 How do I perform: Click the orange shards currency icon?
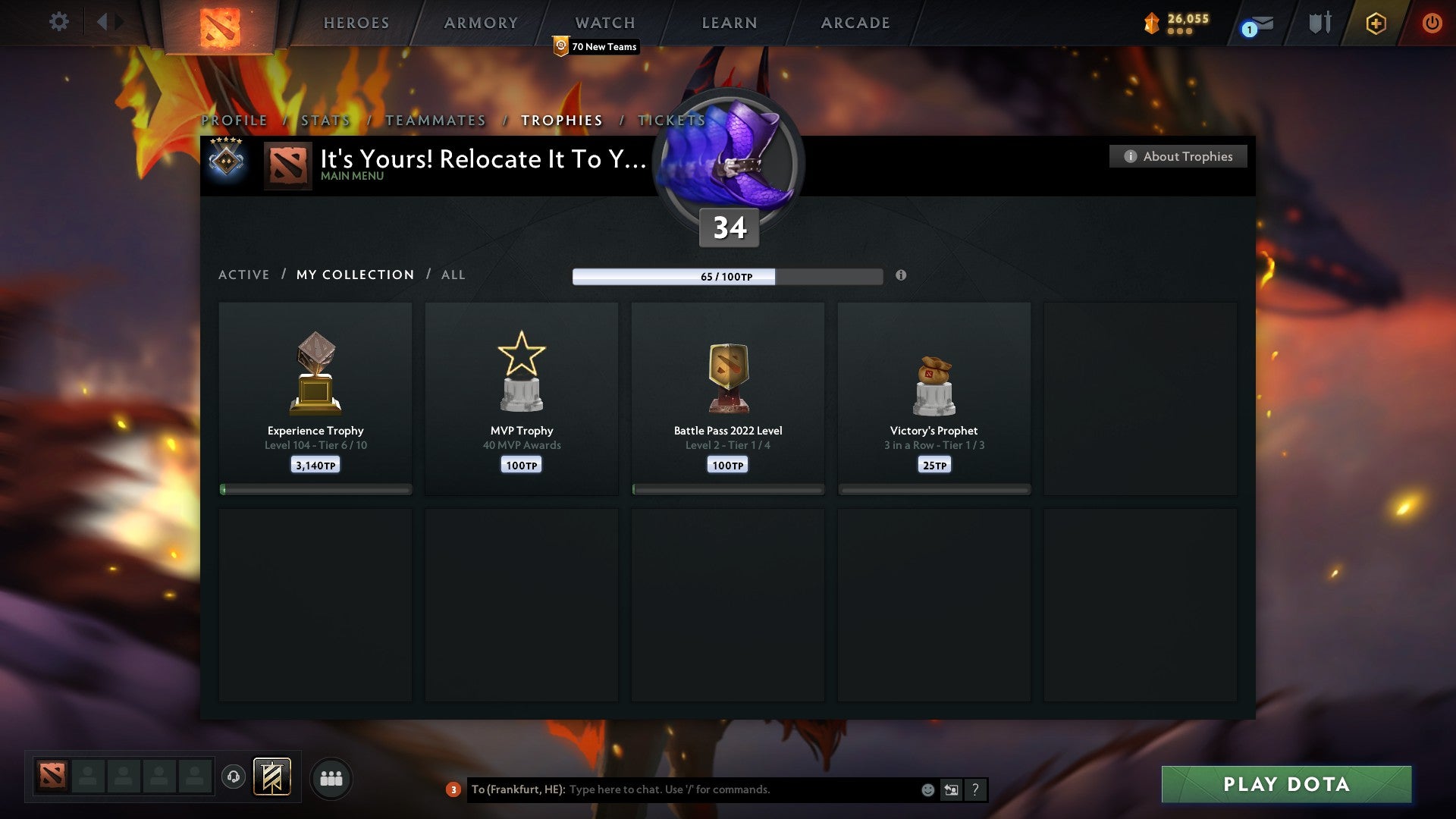click(x=1150, y=23)
